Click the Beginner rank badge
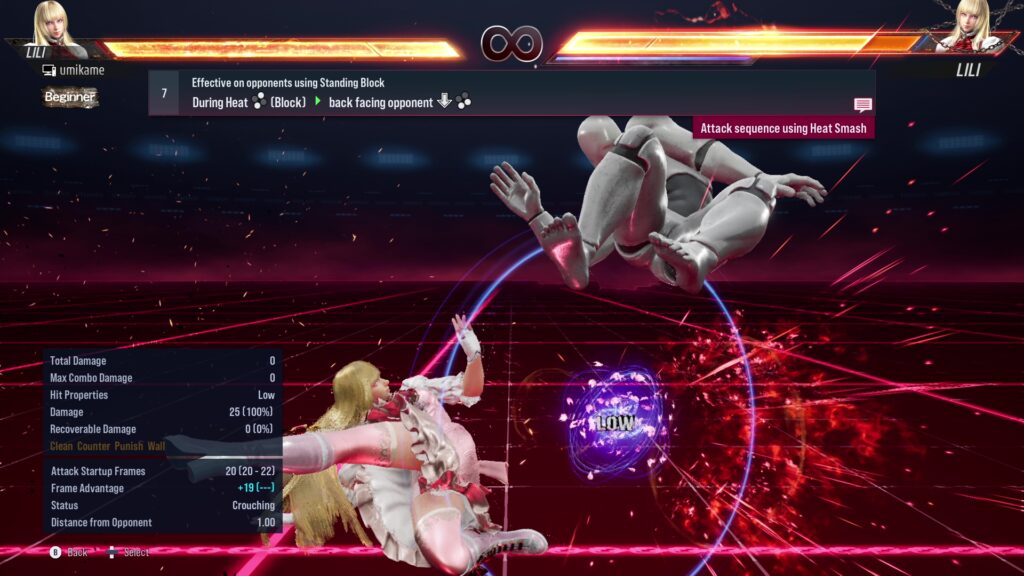This screenshot has height=576, width=1024. (70, 97)
